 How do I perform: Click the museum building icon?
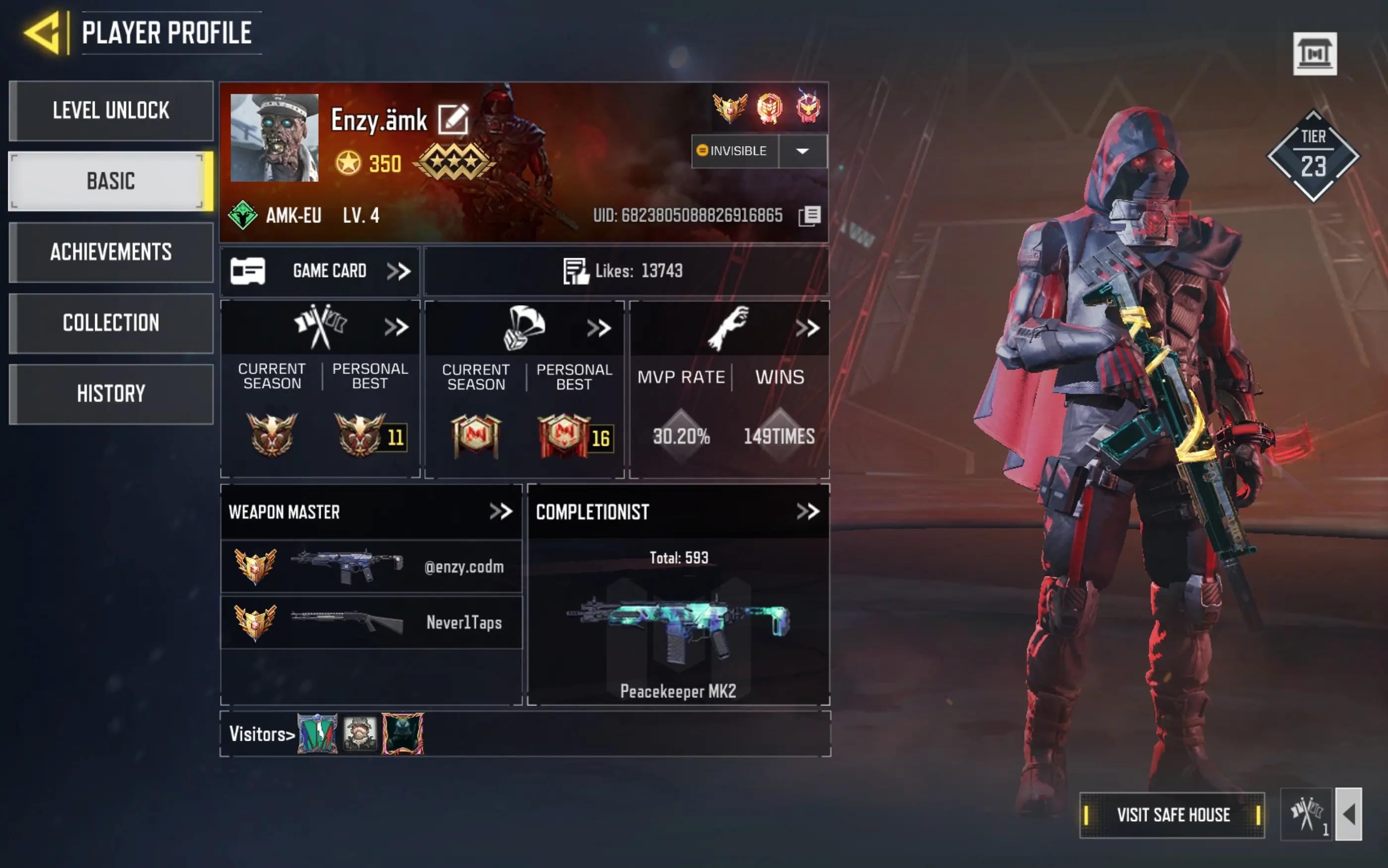(1315, 54)
